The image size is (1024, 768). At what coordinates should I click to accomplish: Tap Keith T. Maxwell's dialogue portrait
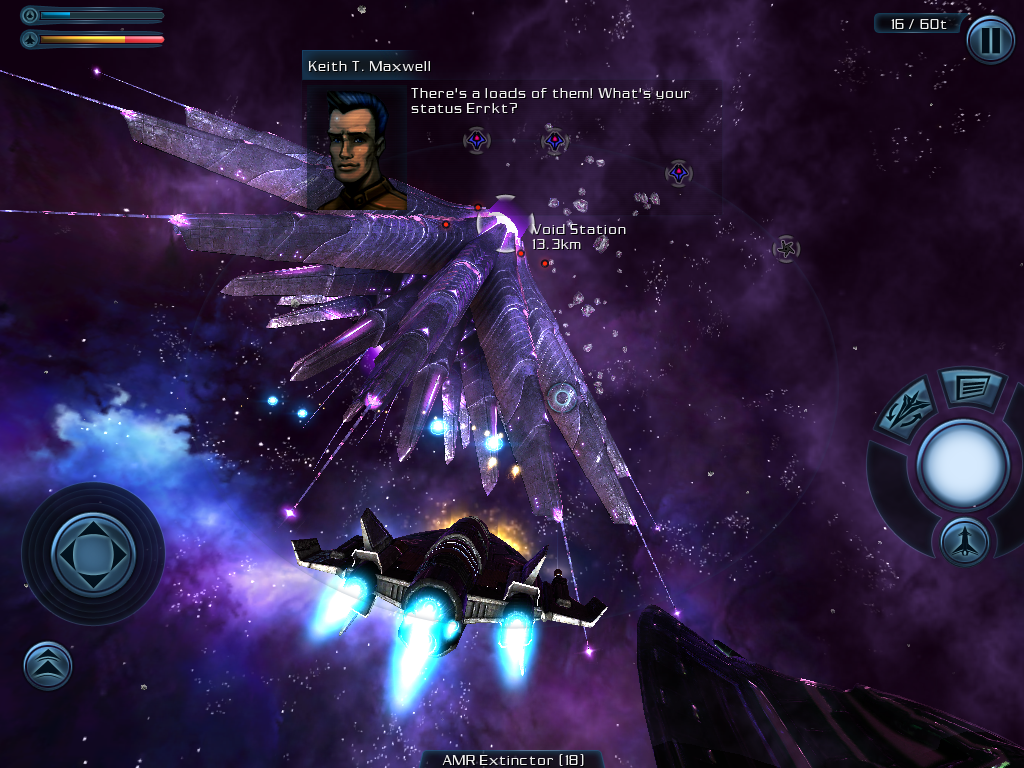(x=356, y=147)
